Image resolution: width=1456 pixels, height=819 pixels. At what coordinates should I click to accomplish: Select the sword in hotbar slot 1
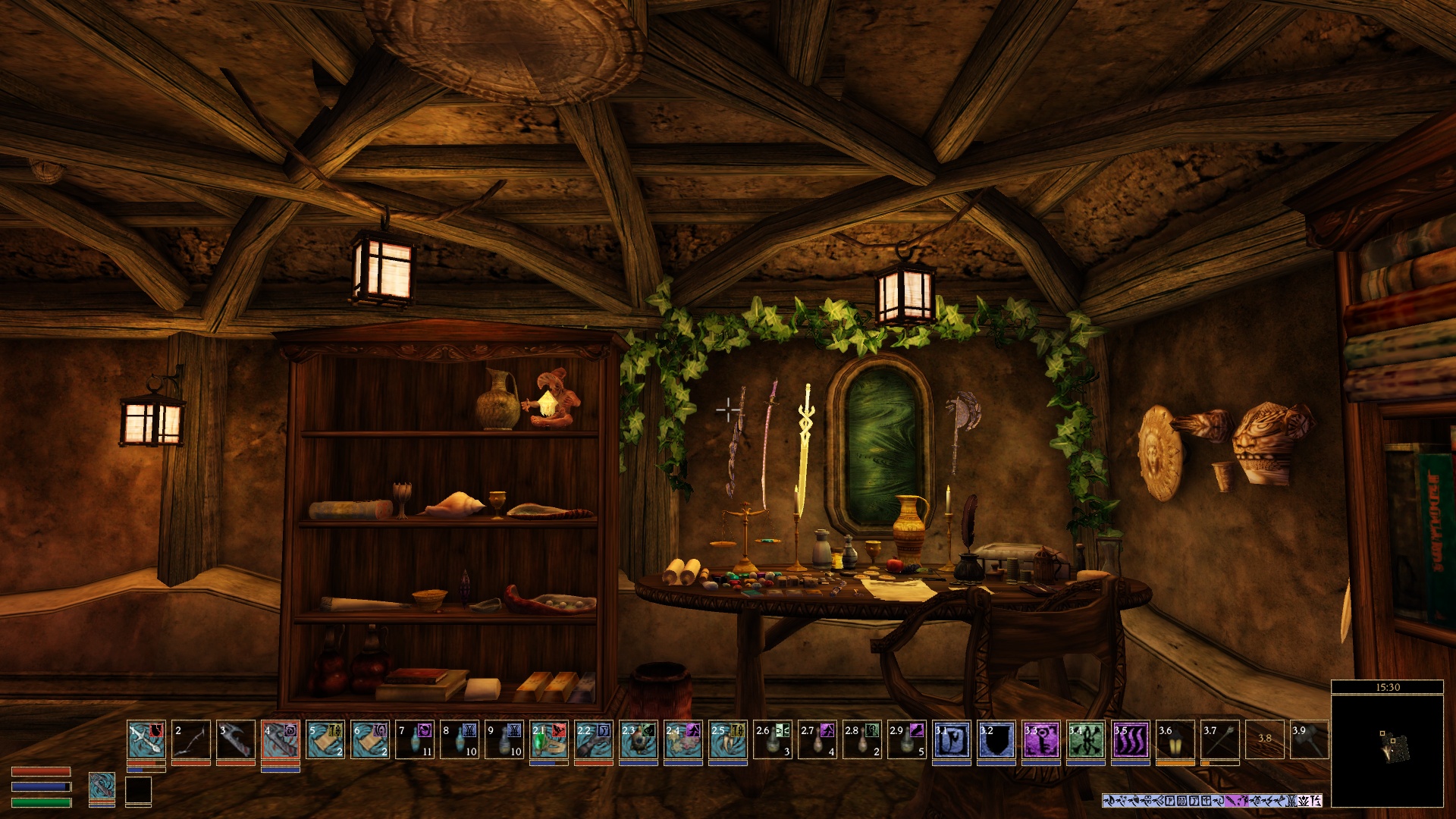pyautogui.click(x=146, y=739)
